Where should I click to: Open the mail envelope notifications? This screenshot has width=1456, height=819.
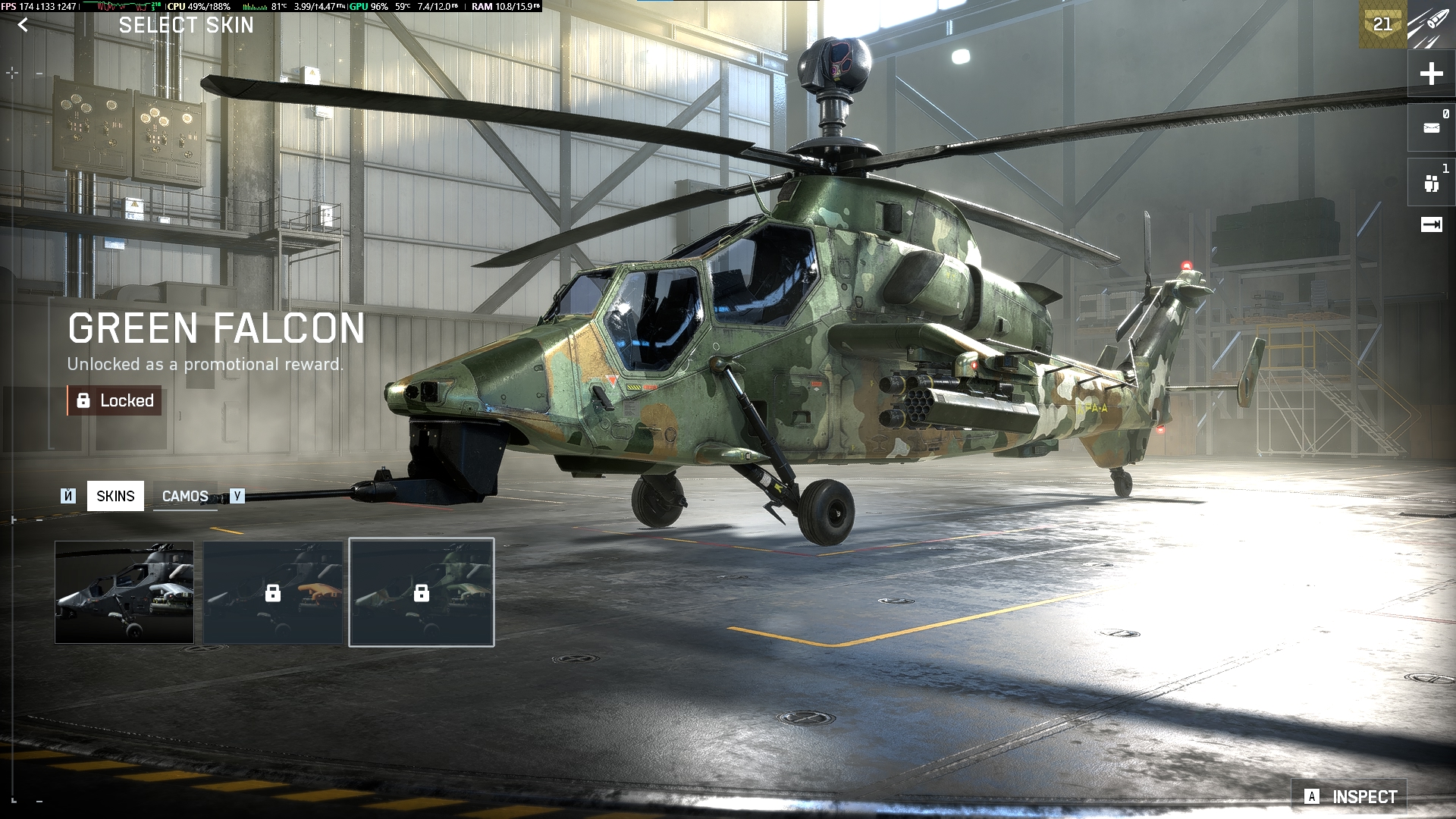(x=1431, y=127)
